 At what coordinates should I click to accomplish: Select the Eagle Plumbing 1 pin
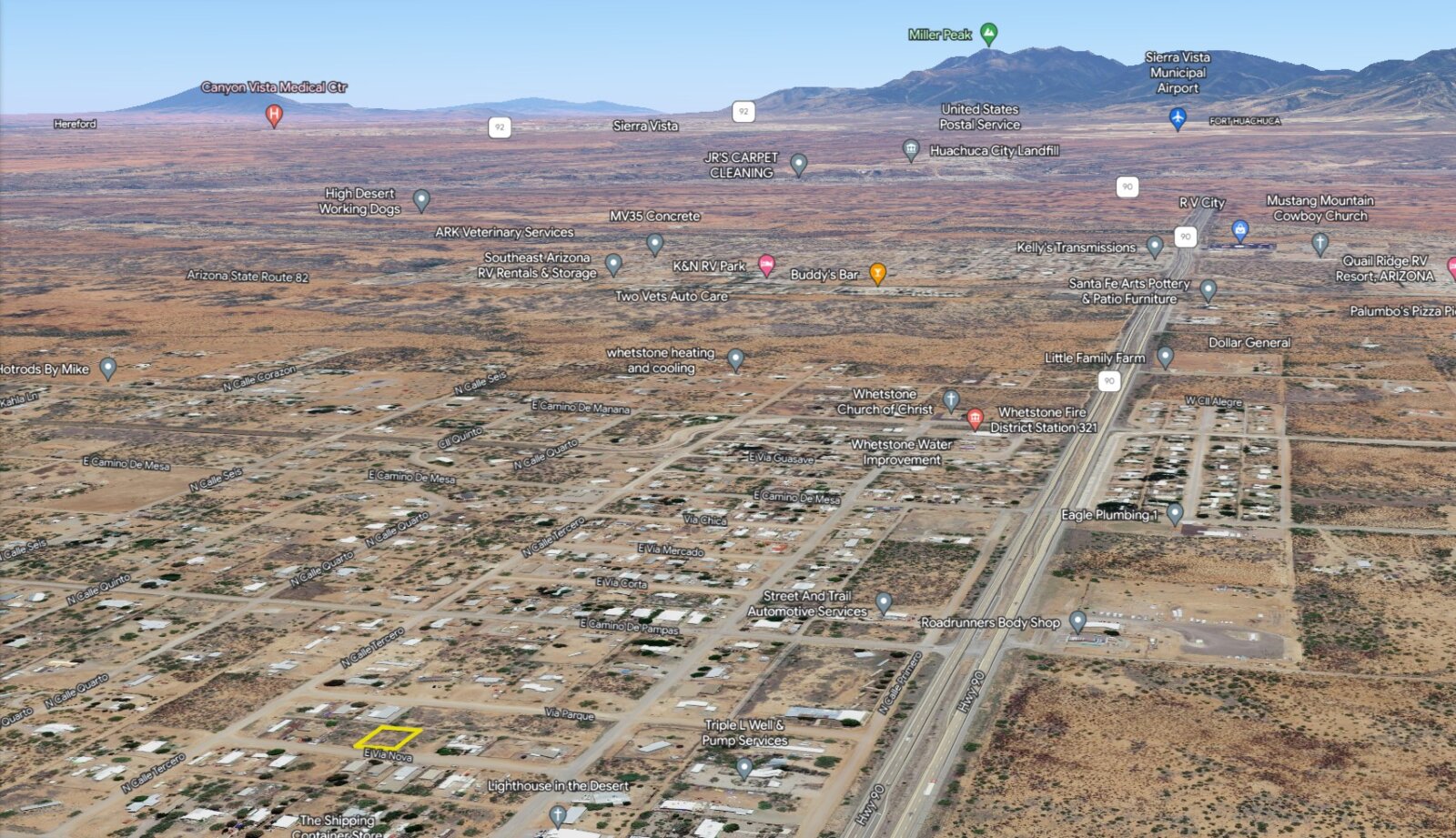click(1175, 514)
